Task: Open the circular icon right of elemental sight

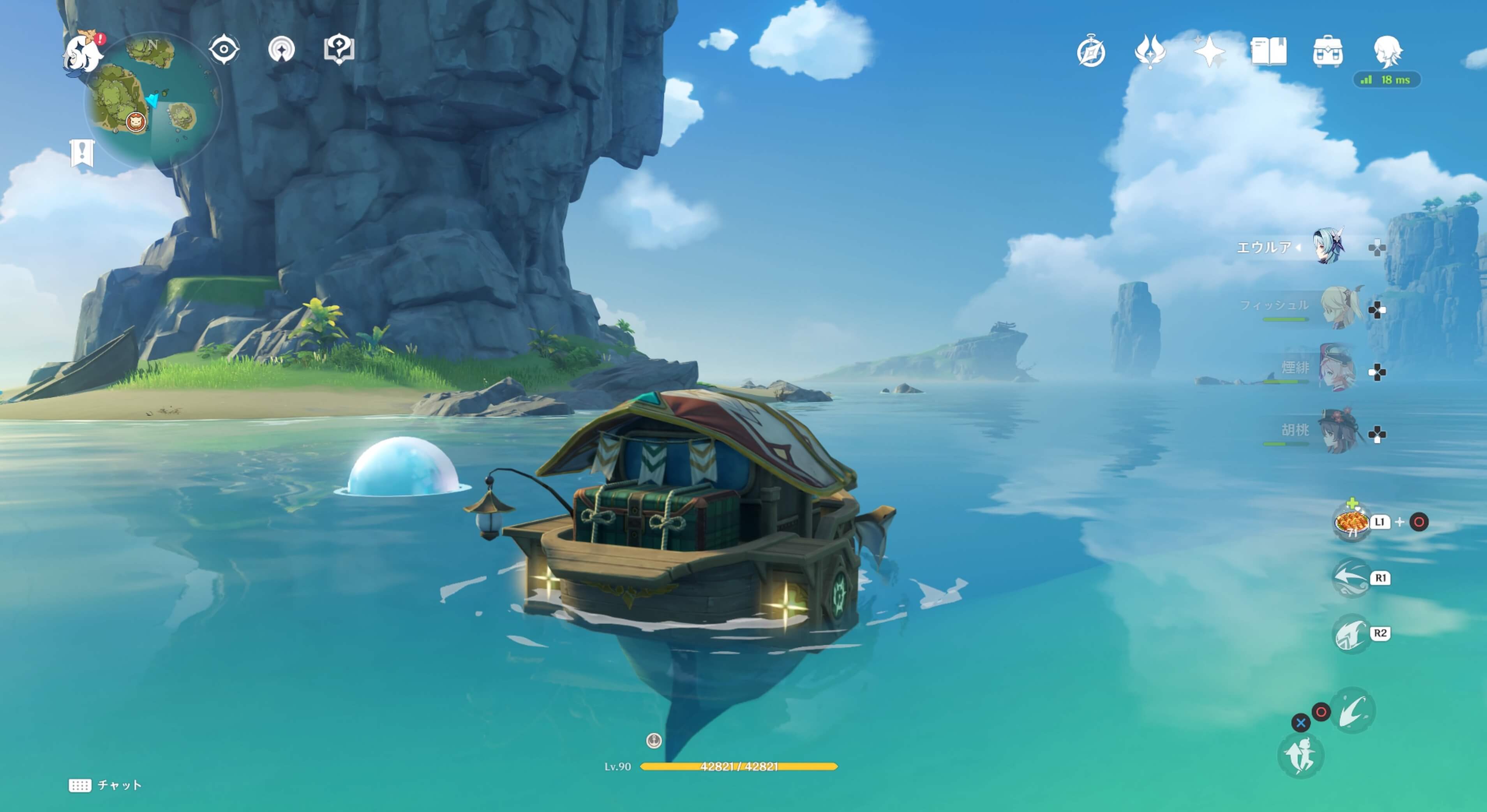Action: [281, 49]
